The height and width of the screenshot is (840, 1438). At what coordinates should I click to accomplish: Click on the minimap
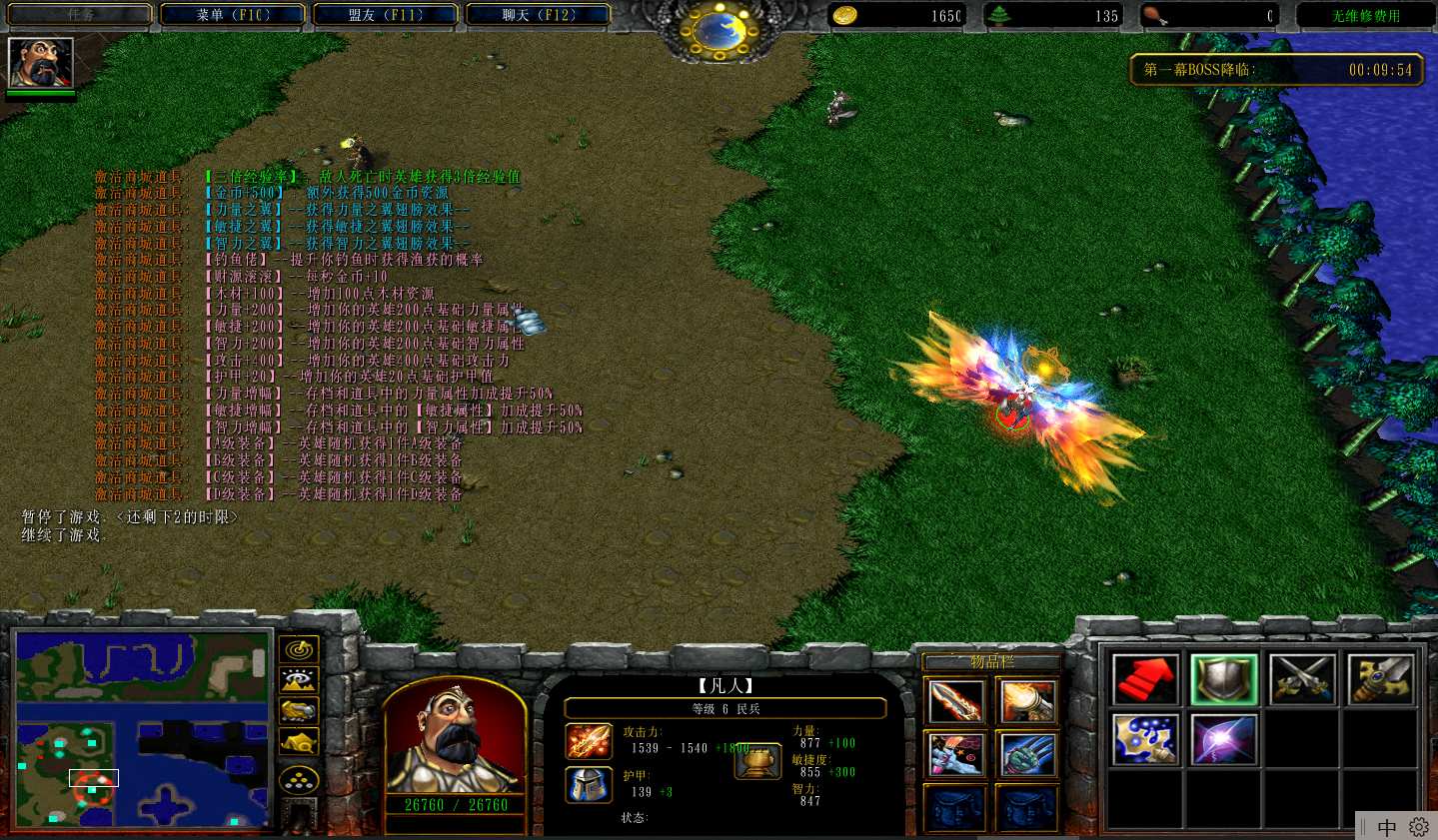tap(142, 729)
